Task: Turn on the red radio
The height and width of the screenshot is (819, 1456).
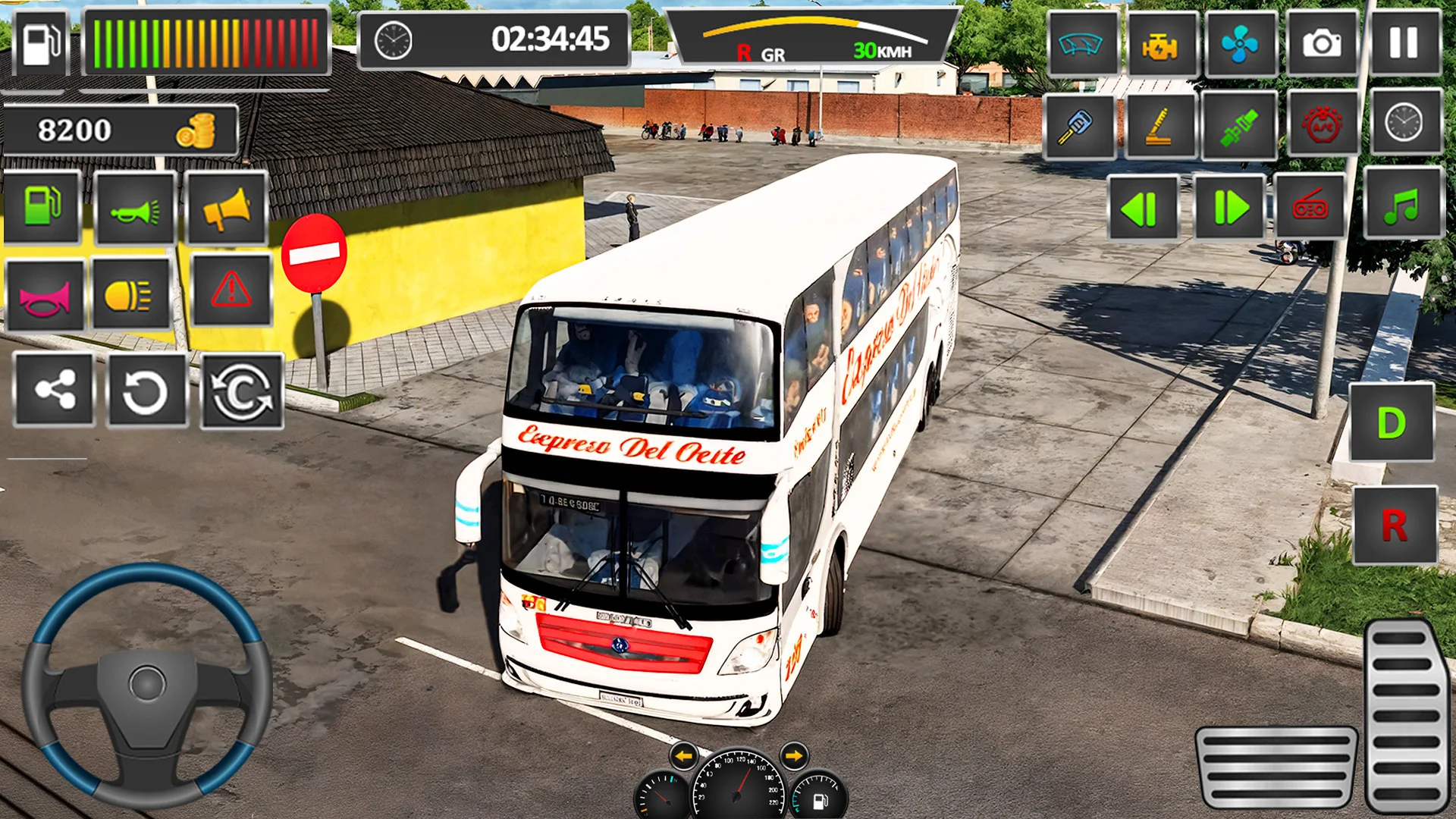Action: pos(1310,206)
